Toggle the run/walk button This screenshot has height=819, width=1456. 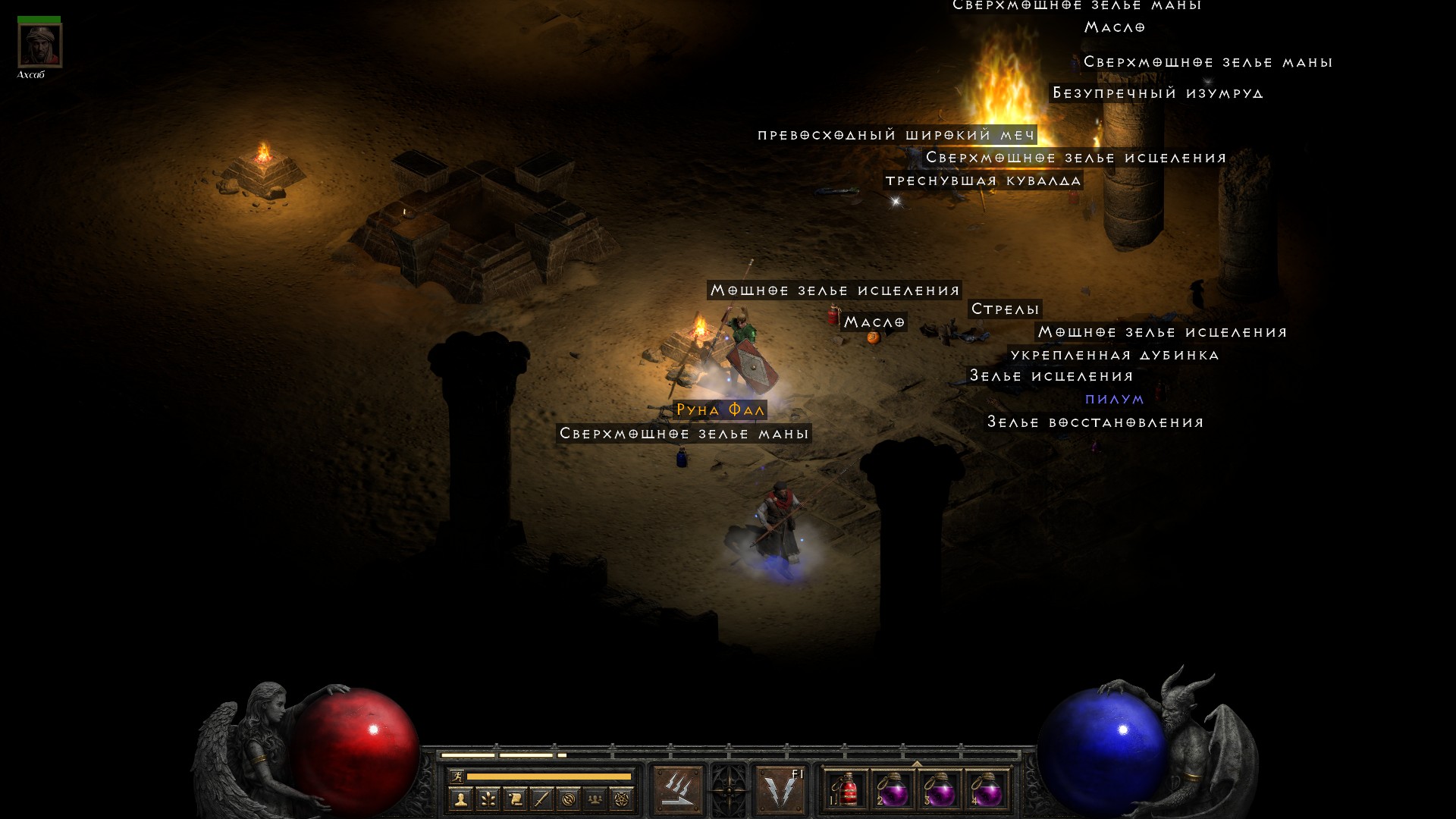click(457, 776)
